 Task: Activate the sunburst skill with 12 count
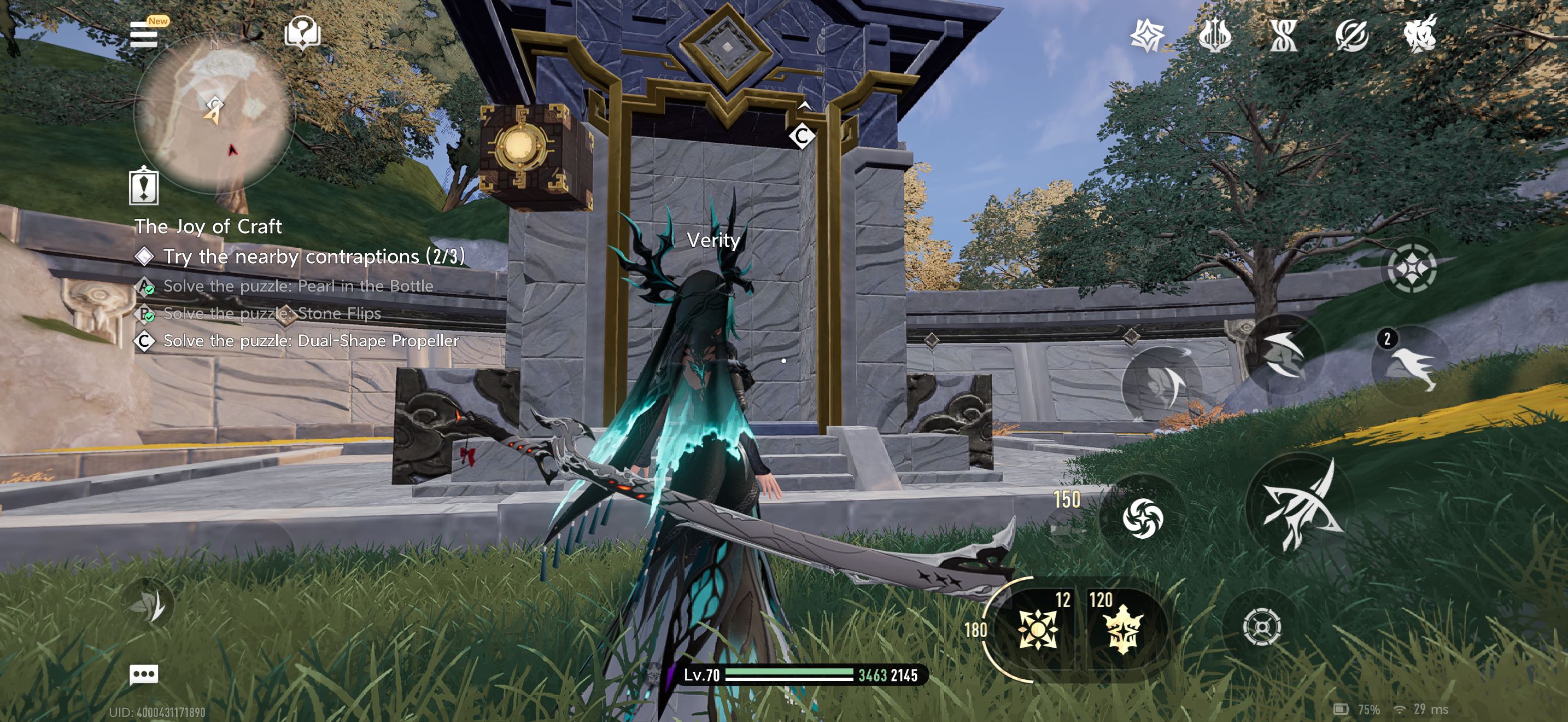point(1037,628)
